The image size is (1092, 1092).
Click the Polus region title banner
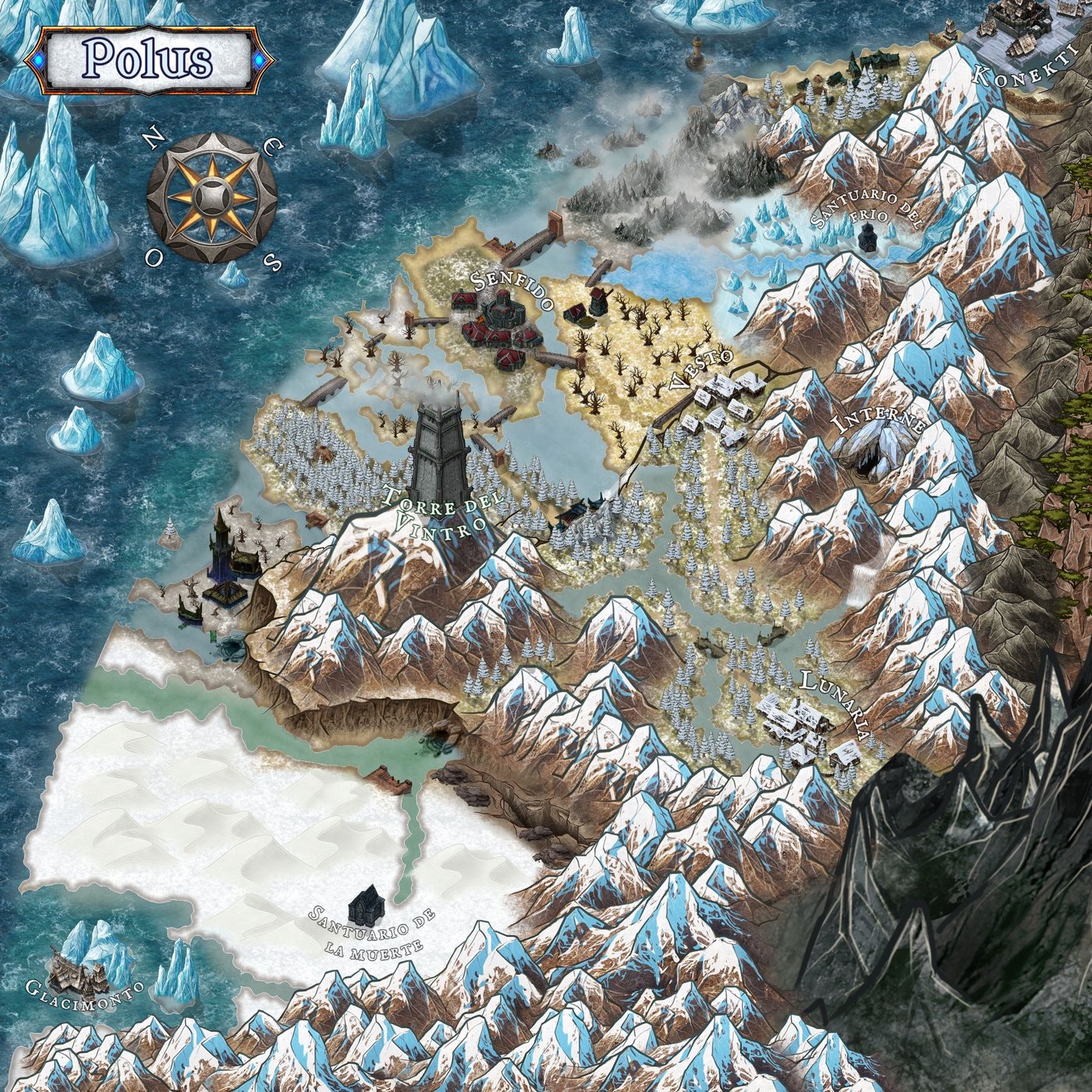[x=148, y=60]
